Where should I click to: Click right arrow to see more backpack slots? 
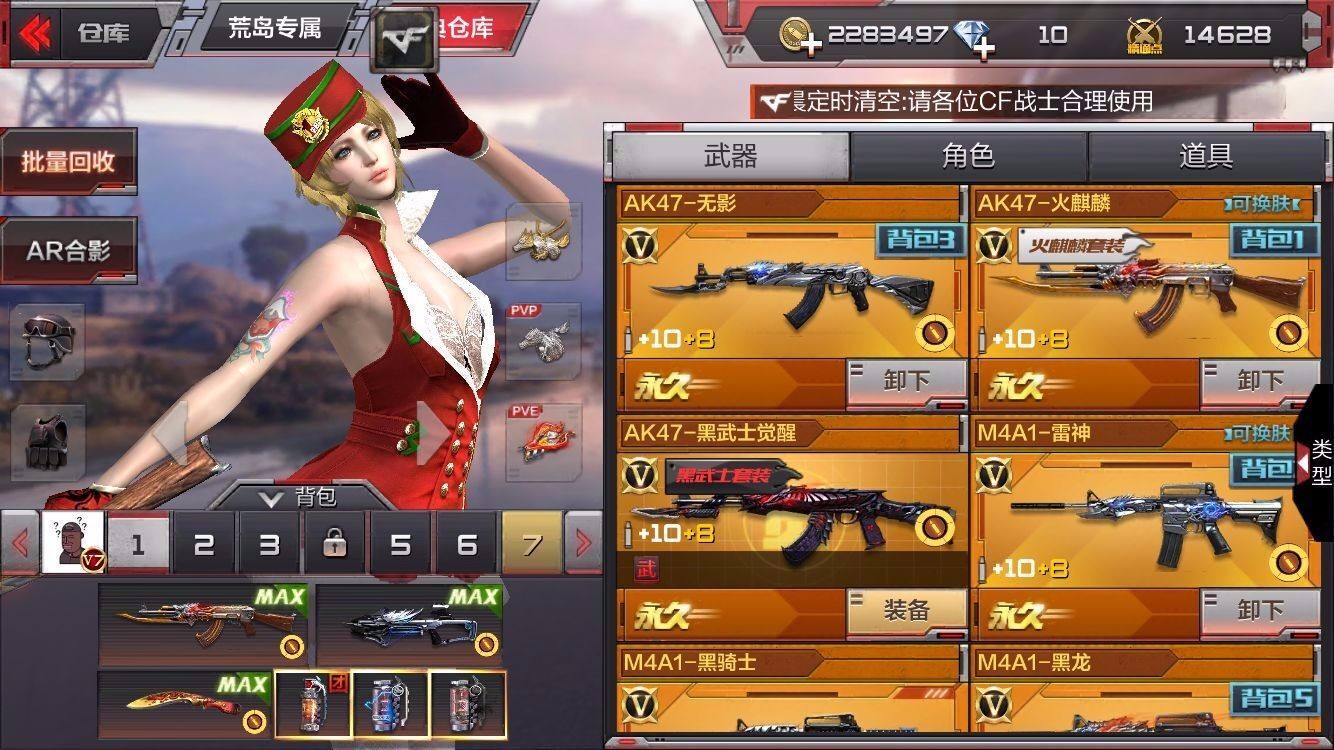pos(585,545)
